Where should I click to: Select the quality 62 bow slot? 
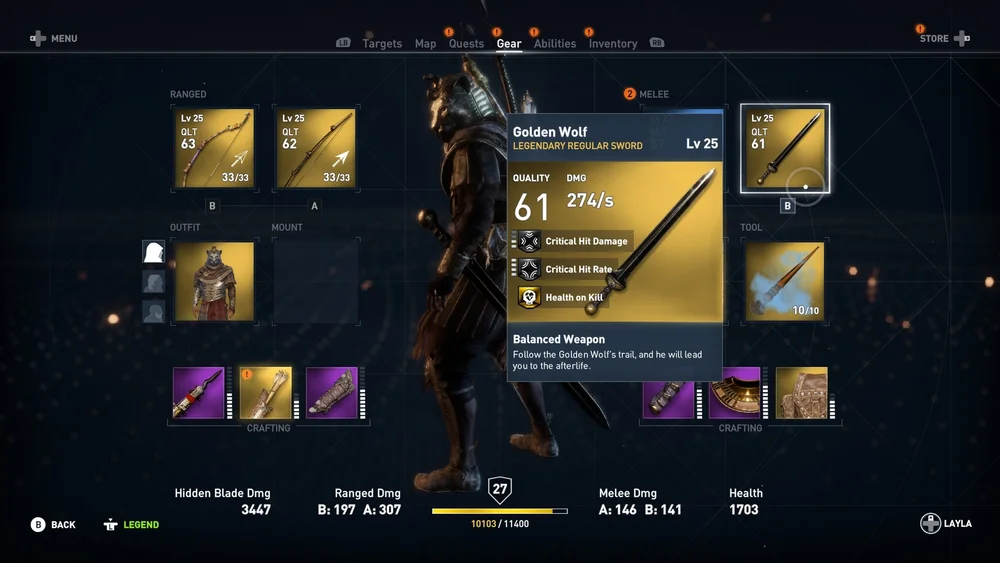click(x=315, y=149)
